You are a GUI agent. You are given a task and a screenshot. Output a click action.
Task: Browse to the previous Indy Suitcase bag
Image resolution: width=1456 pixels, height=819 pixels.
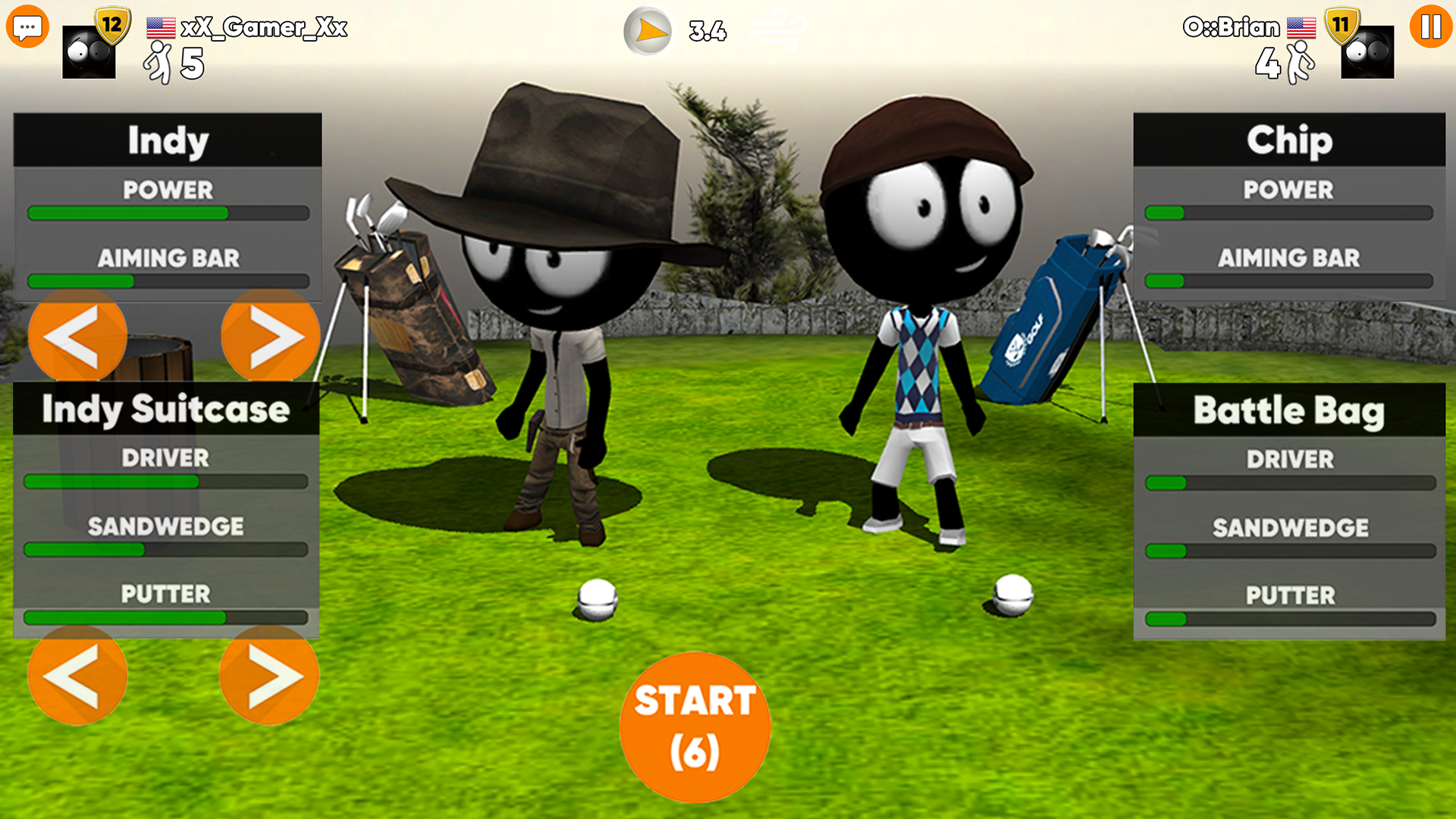(77, 676)
